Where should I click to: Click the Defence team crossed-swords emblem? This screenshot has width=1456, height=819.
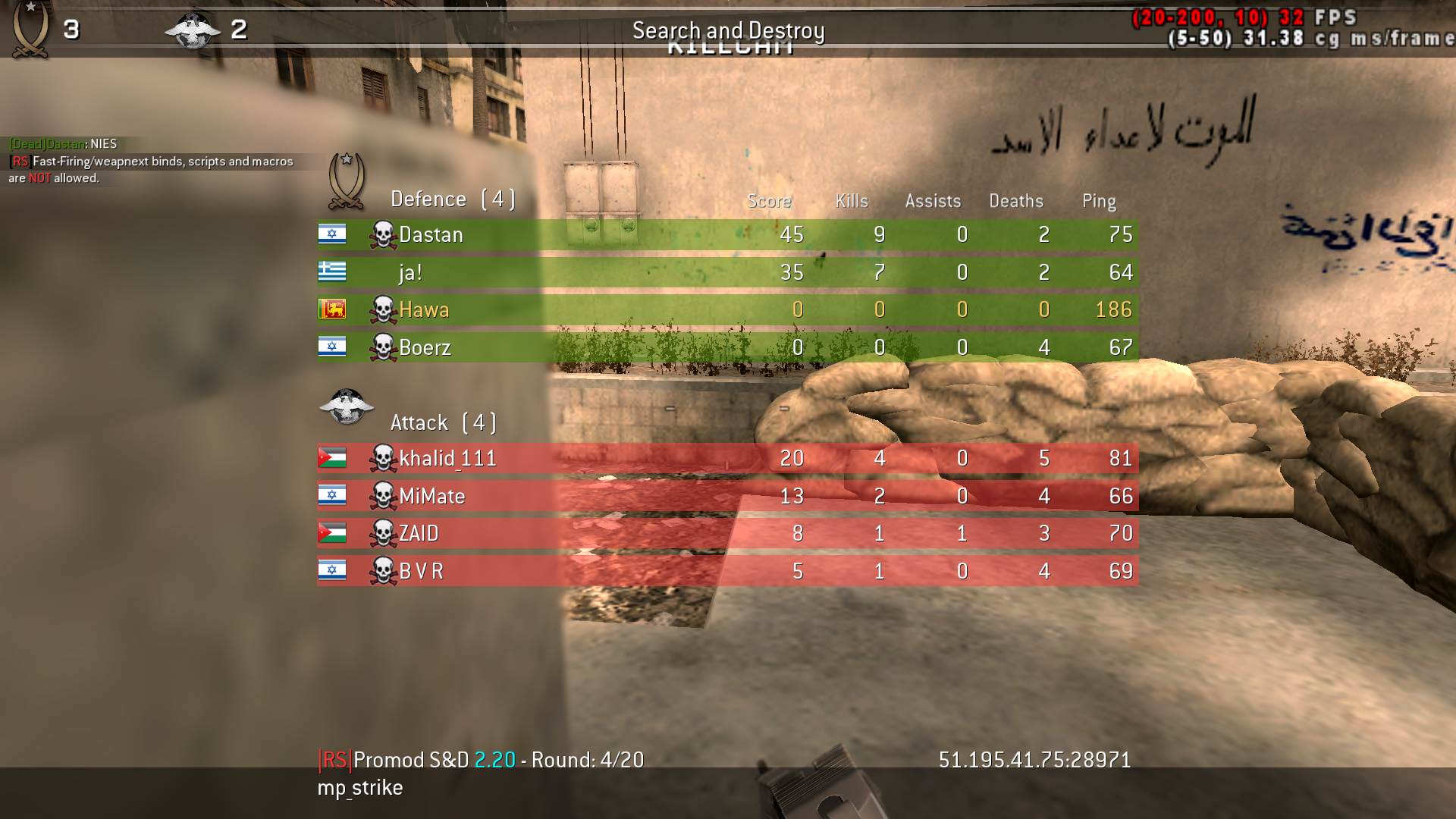347,182
